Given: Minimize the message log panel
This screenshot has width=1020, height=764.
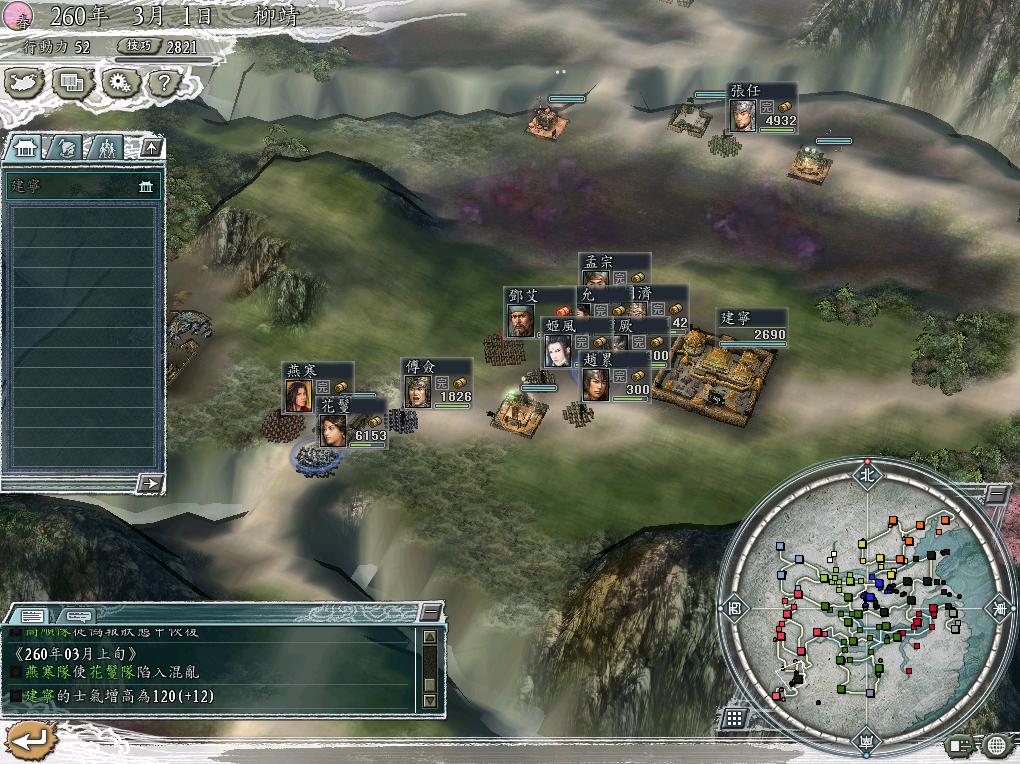Looking at the screenshot, I should [x=430, y=611].
